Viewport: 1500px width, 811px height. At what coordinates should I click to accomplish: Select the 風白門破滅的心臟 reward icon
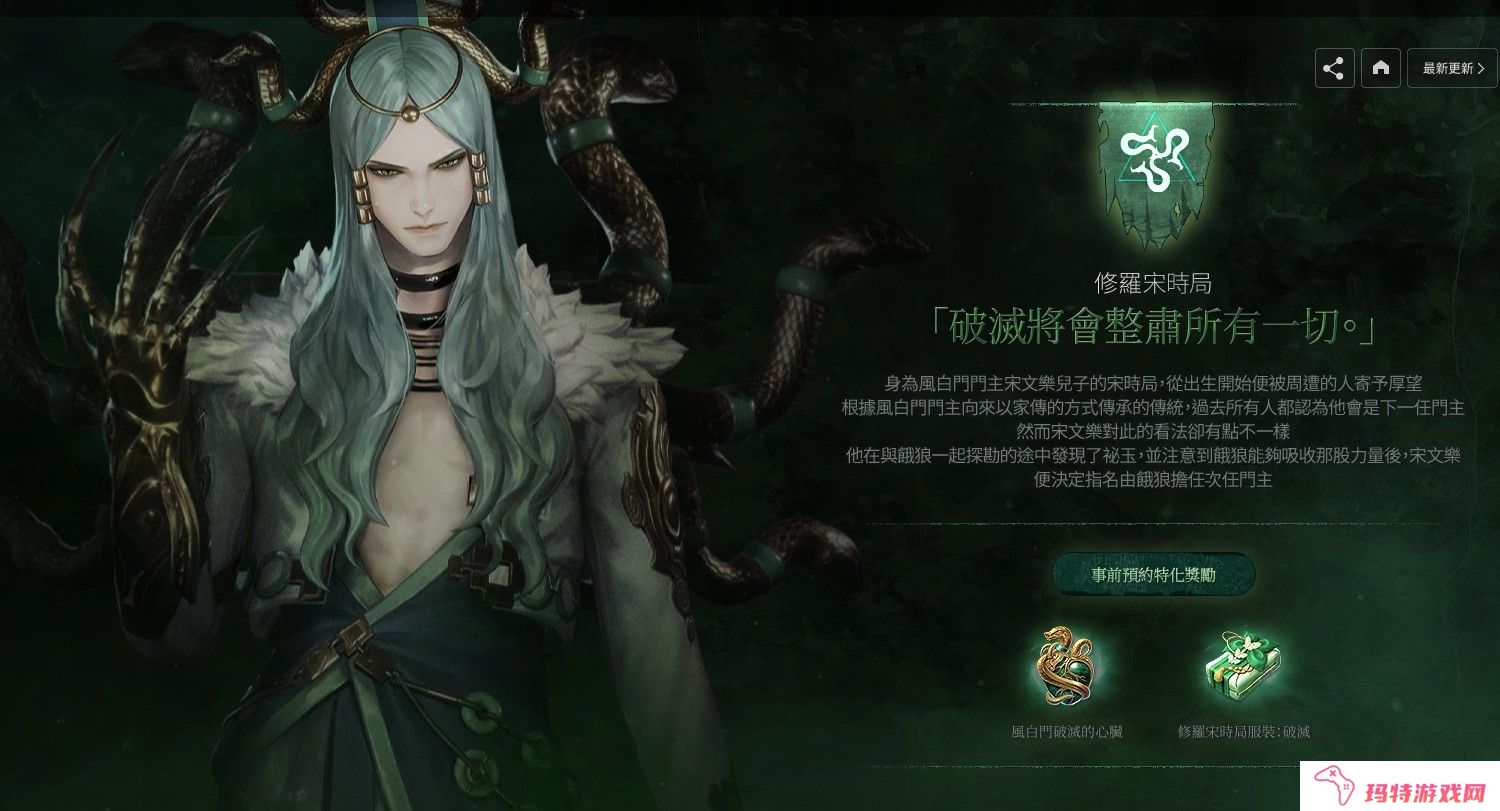click(1066, 666)
